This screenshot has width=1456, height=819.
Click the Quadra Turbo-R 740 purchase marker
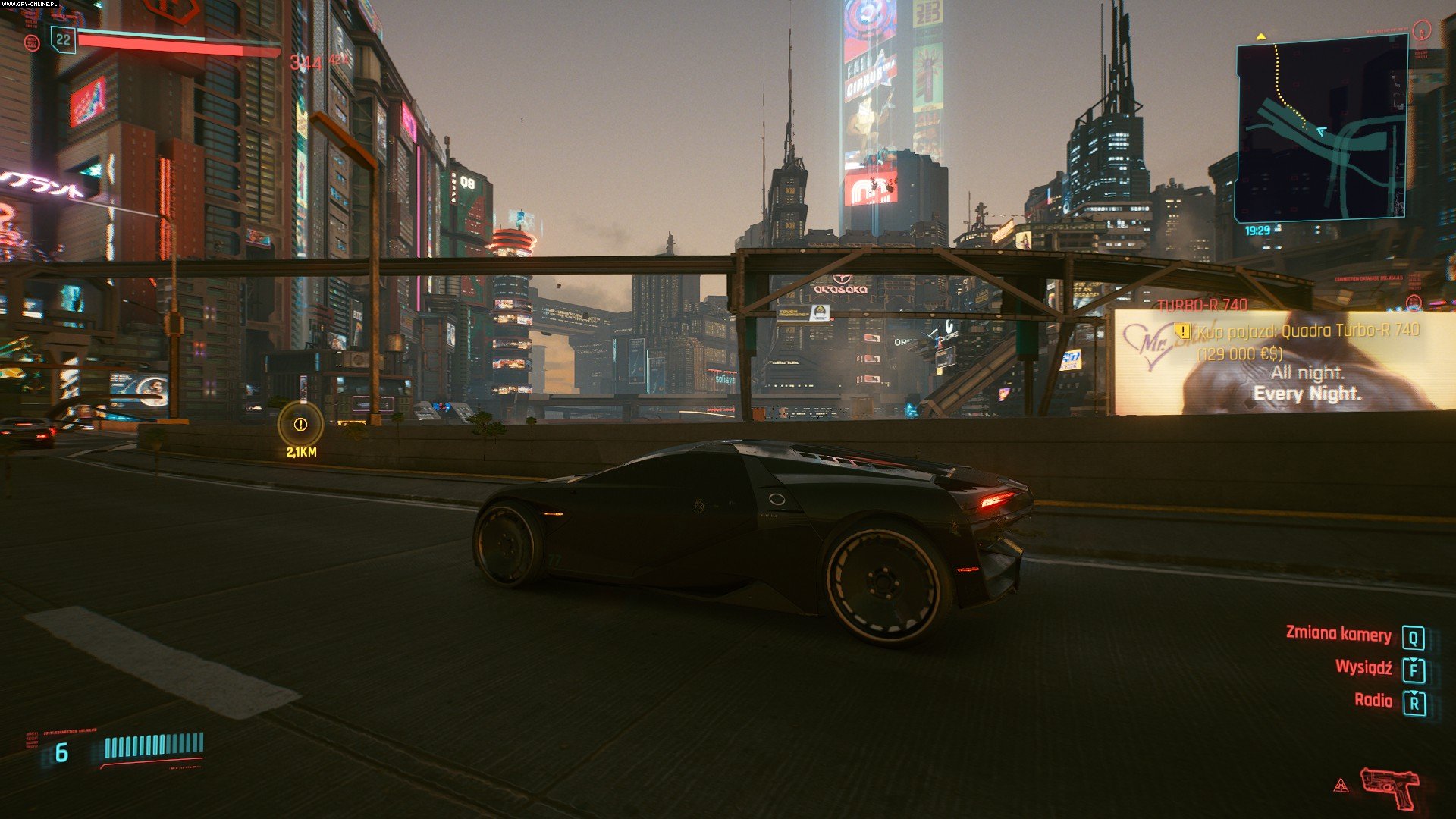(x=1182, y=331)
